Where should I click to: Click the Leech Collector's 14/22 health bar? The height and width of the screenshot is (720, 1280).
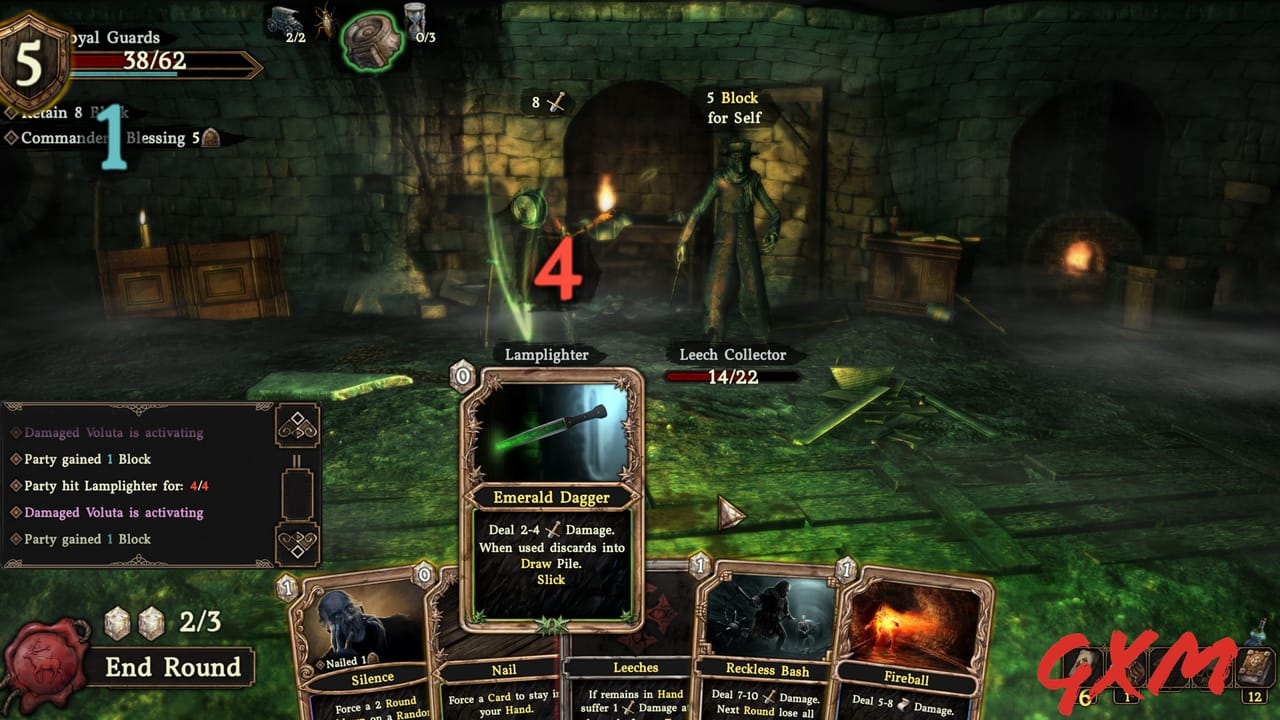[x=733, y=378]
